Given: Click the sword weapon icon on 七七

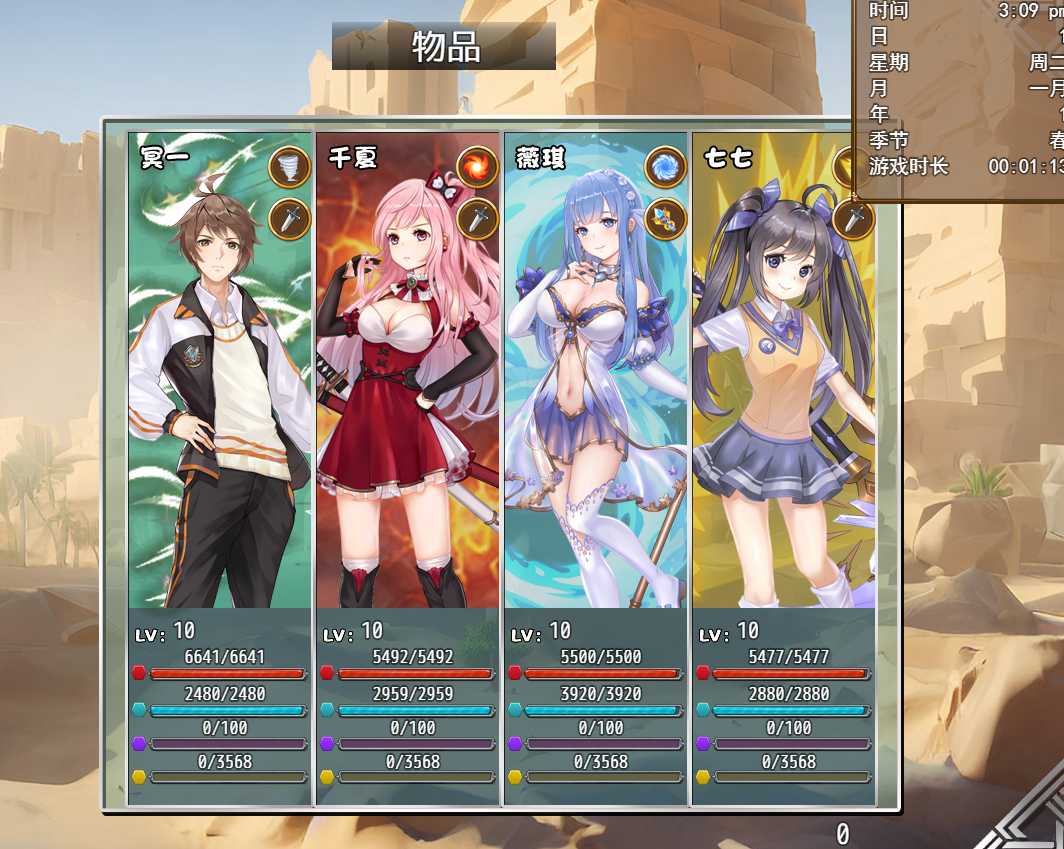Looking at the screenshot, I should click(x=853, y=219).
